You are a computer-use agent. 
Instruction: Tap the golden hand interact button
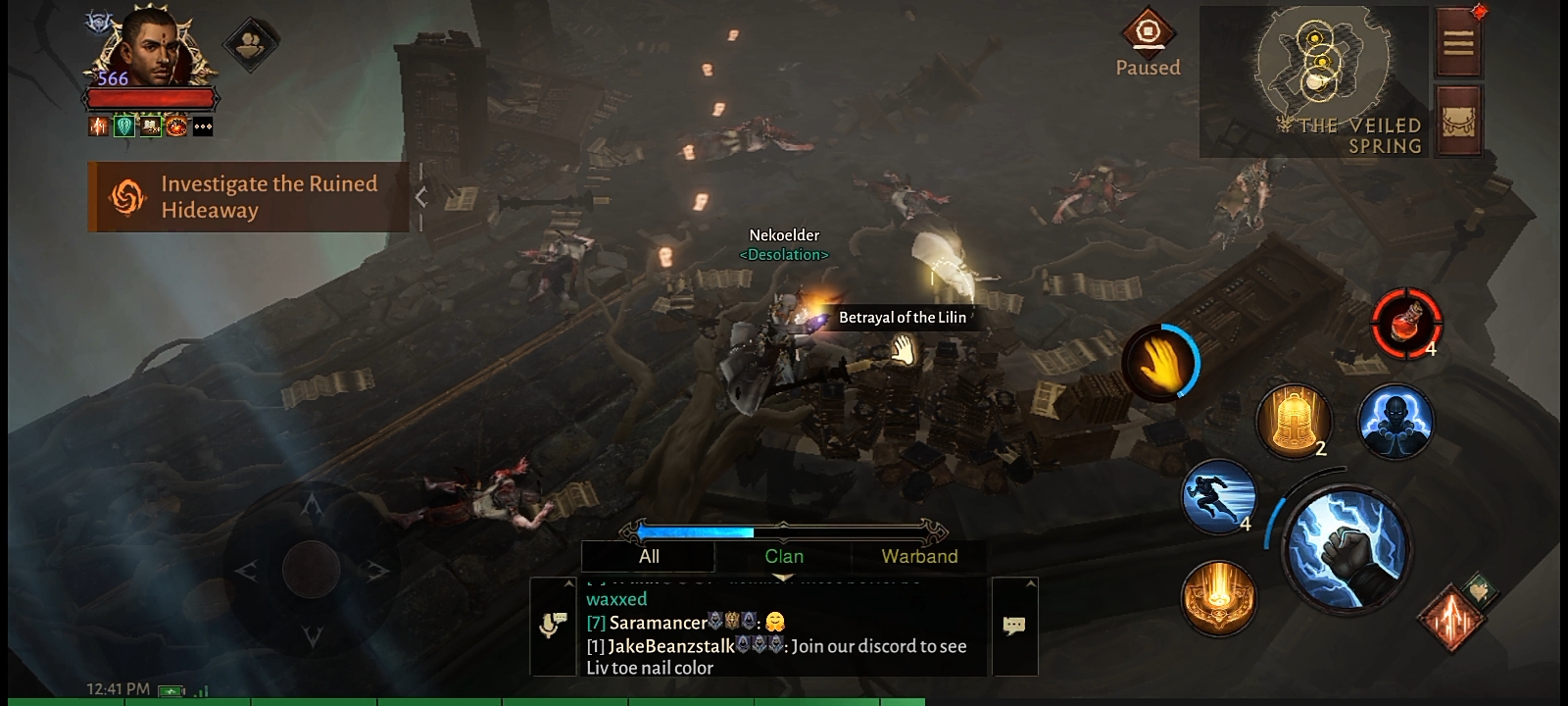point(1161,363)
